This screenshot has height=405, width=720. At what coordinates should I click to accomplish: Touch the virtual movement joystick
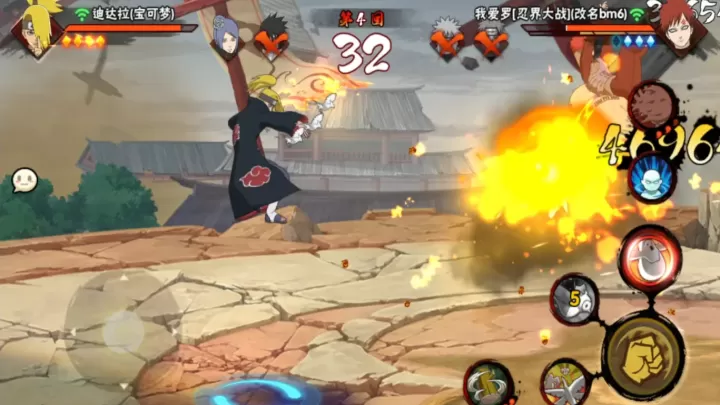(122, 326)
